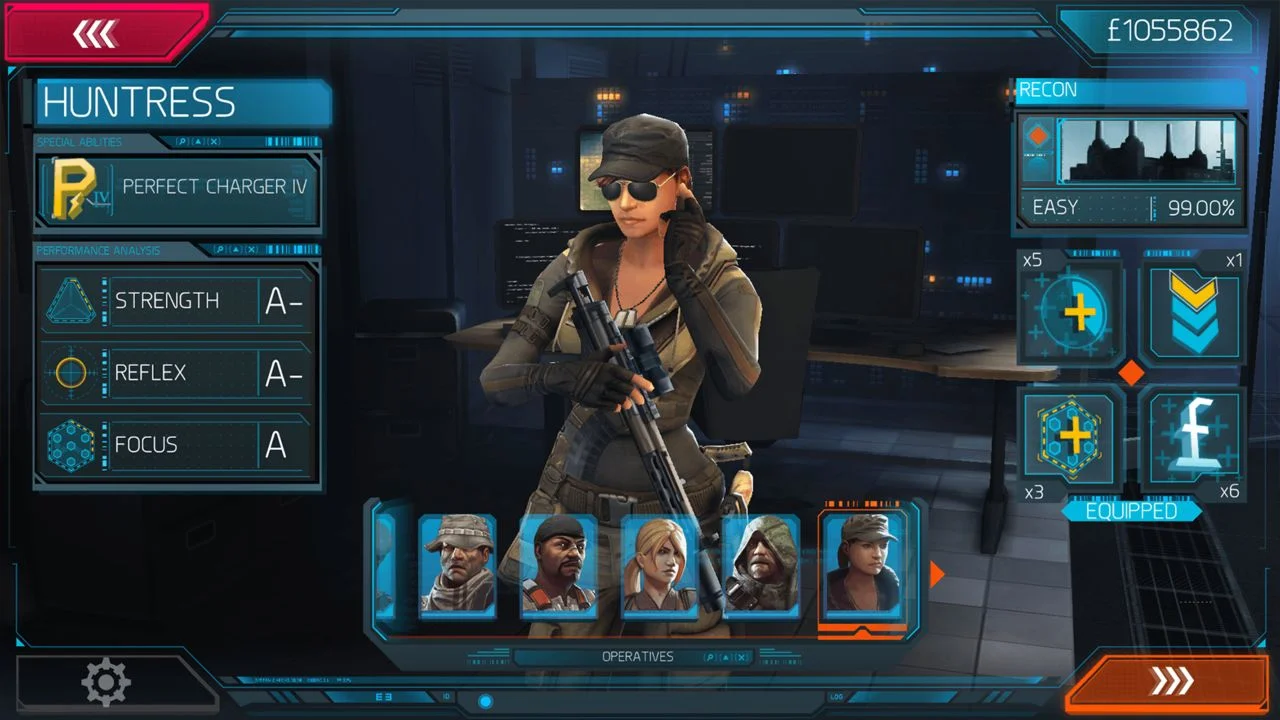This screenshot has height=720, width=1280.
Task: Open settings via the gear icon
Action: point(106,683)
